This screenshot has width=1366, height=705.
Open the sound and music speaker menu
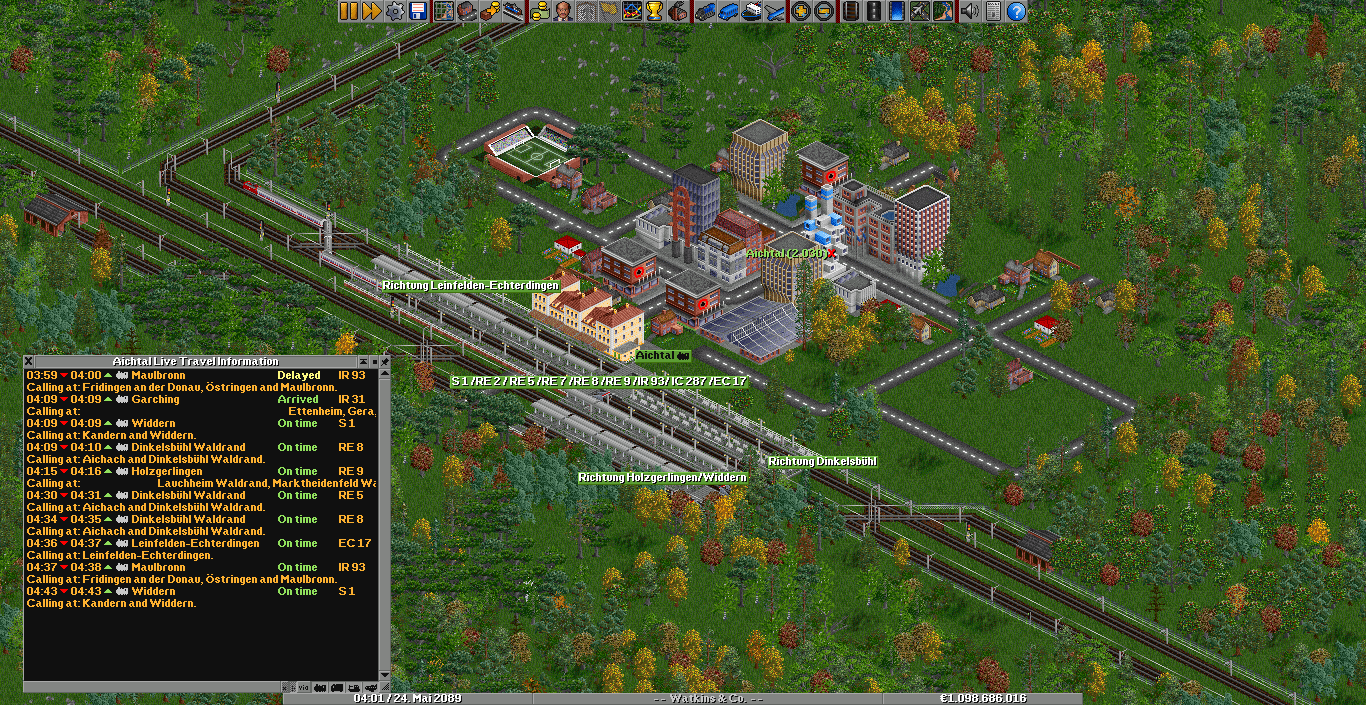click(x=969, y=11)
